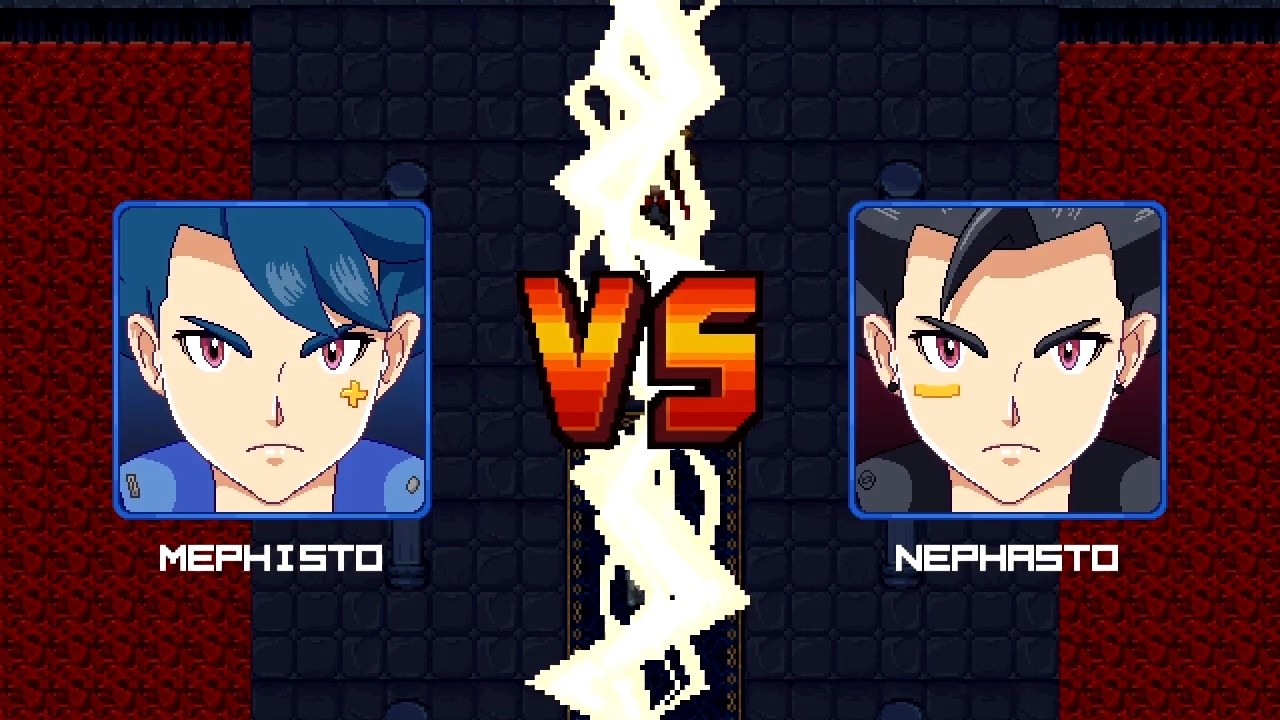Click the emblem on Nephasto's shoulder
This screenshot has width=1280, height=720.
pos(867,478)
